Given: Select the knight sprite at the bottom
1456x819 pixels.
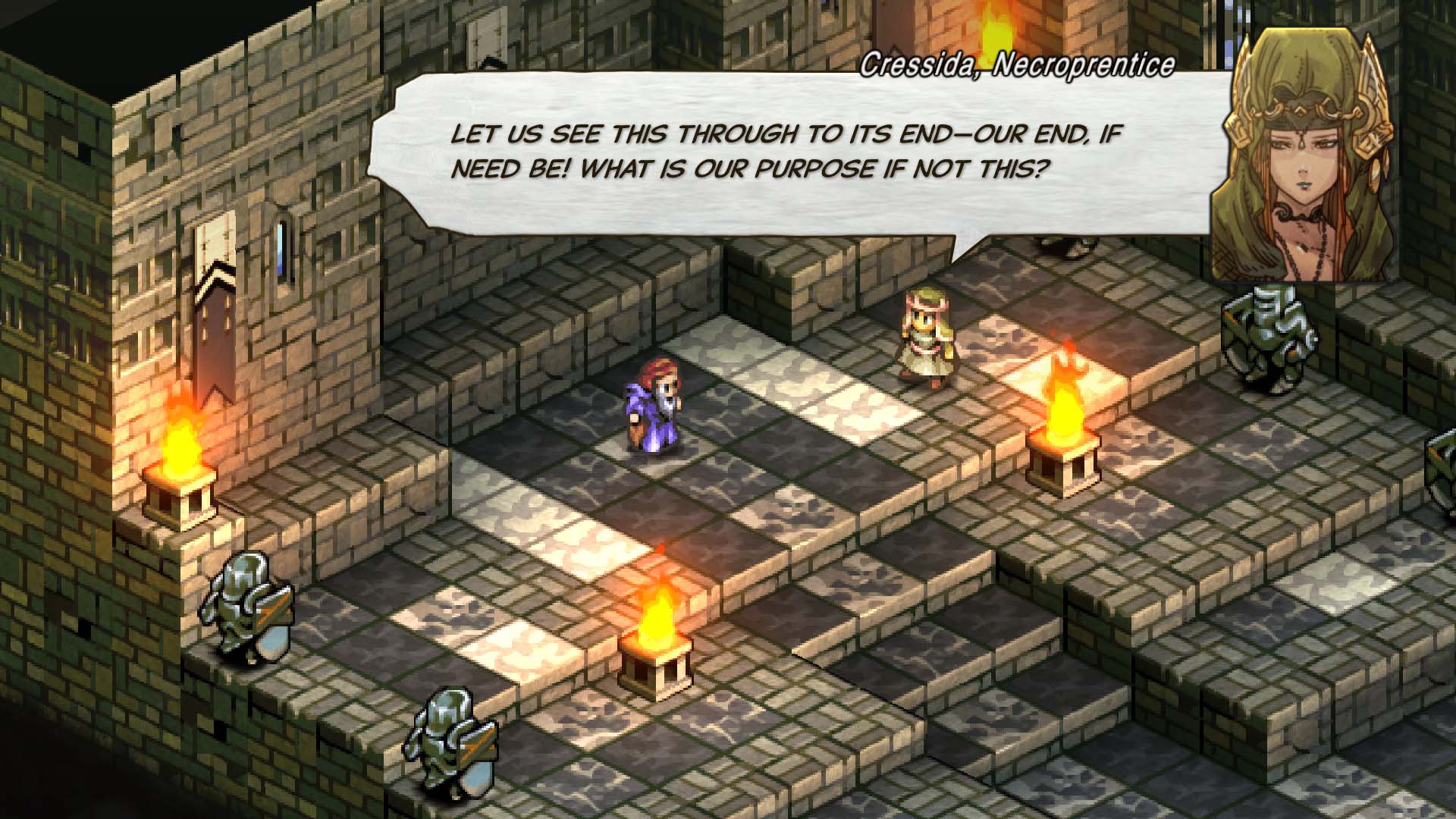Looking at the screenshot, I should tap(451, 739).
